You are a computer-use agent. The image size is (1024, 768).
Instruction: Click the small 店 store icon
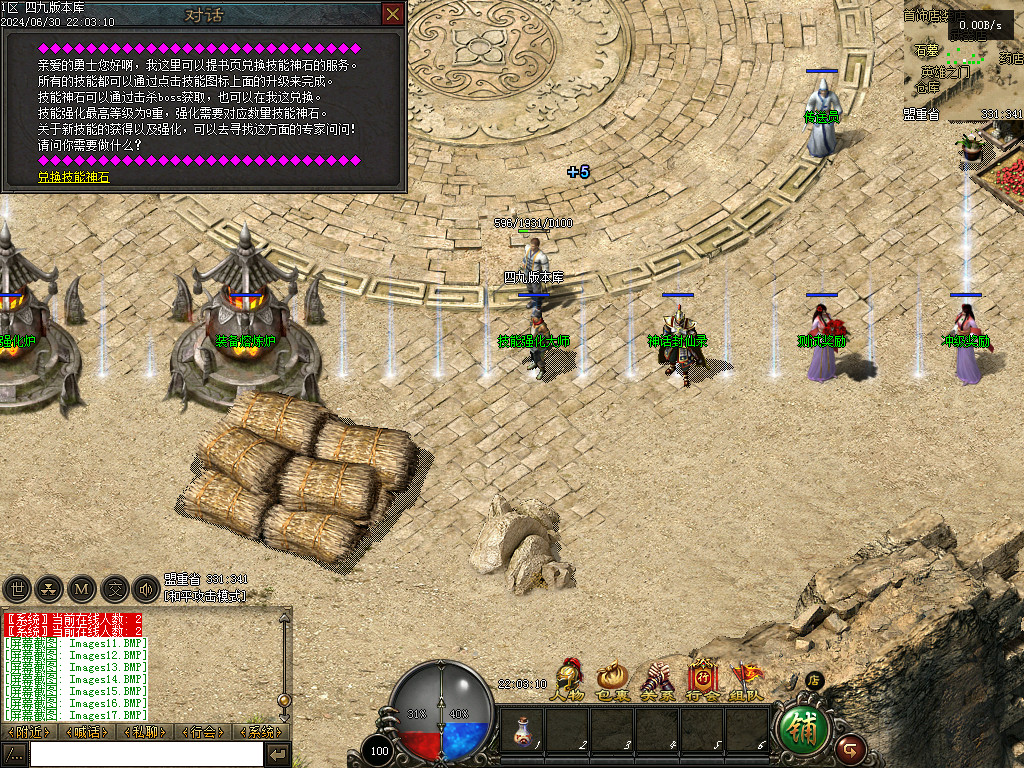click(813, 680)
